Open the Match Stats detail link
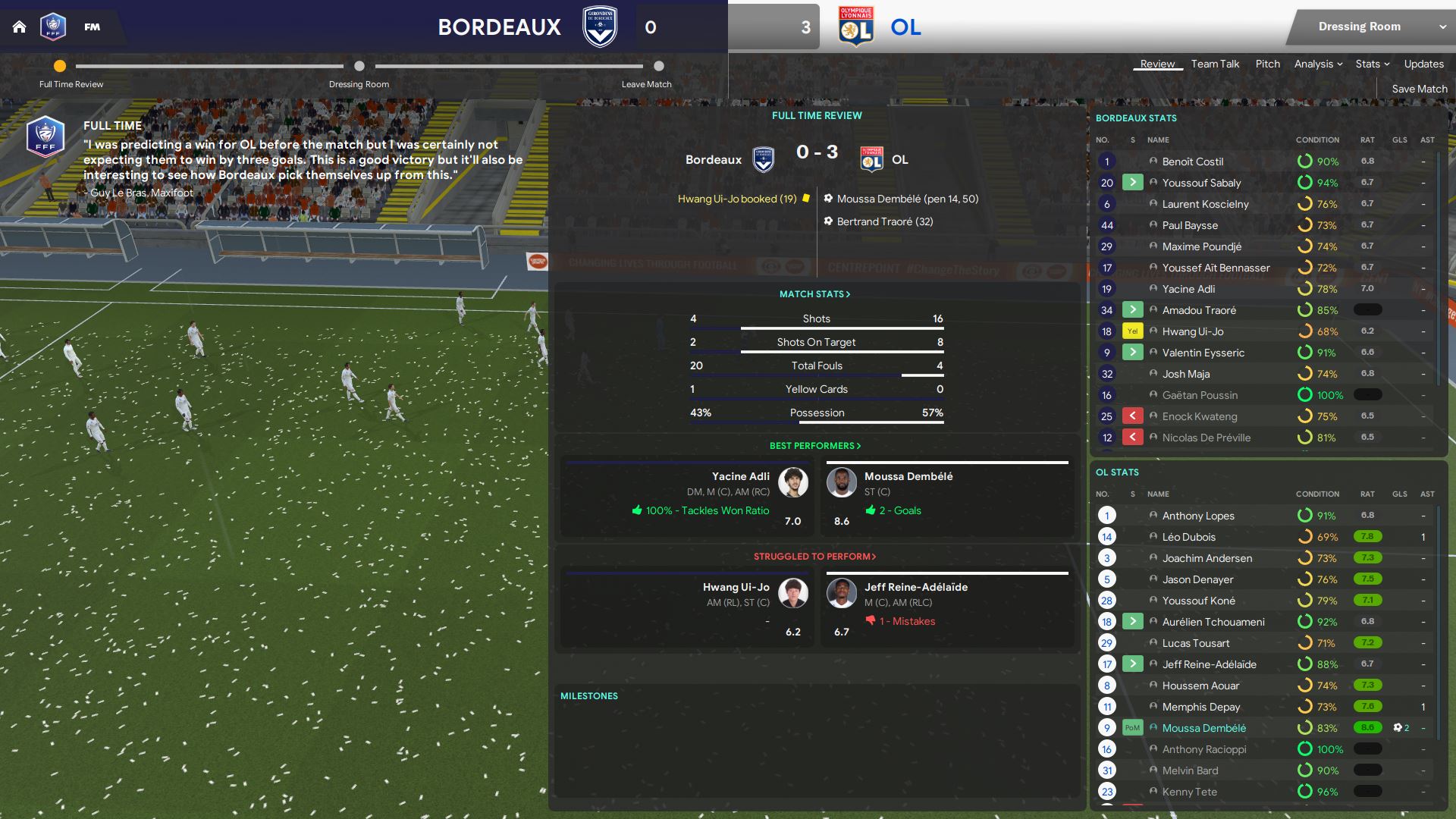 [815, 293]
